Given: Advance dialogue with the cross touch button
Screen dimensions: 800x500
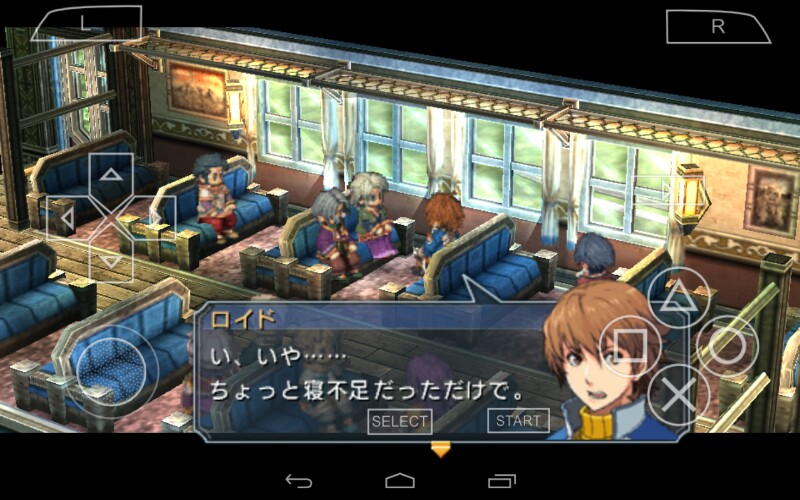Looking at the screenshot, I should click(x=678, y=395).
